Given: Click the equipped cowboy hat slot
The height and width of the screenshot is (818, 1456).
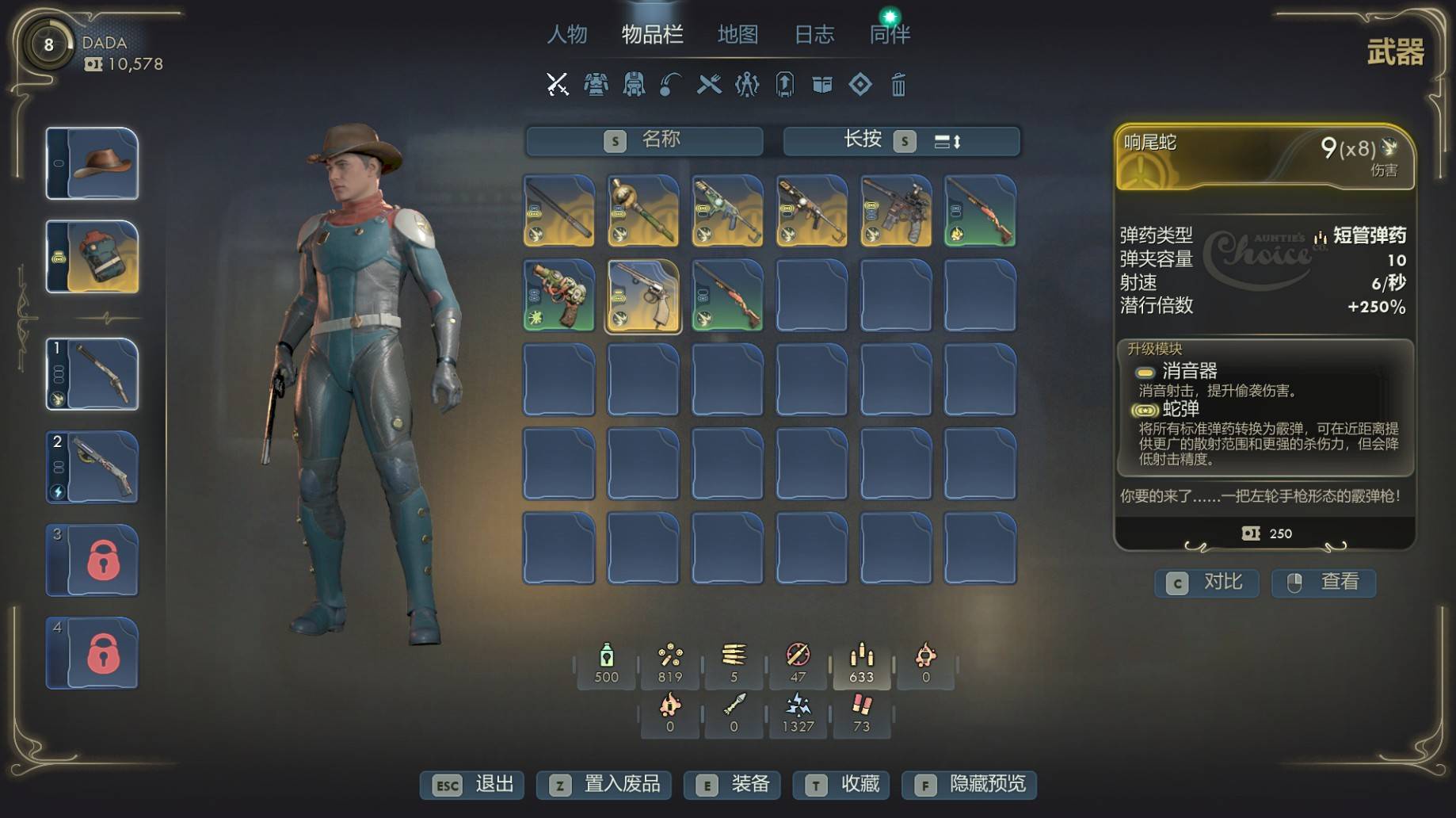Looking at the screenshot, I should point(93,163).
